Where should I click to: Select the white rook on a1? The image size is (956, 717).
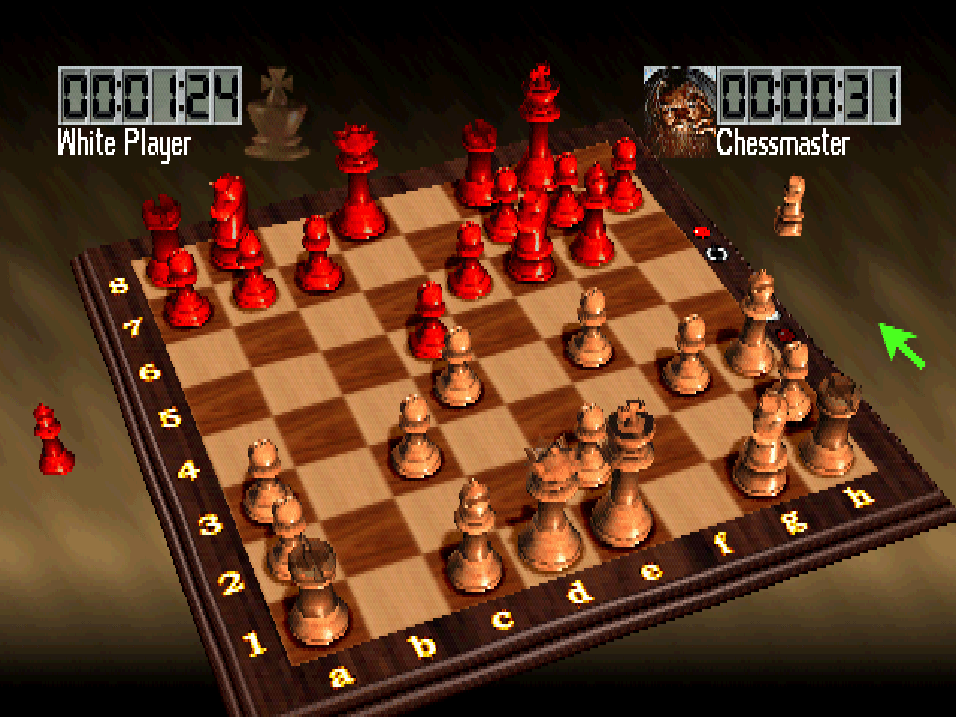(317, 592)
